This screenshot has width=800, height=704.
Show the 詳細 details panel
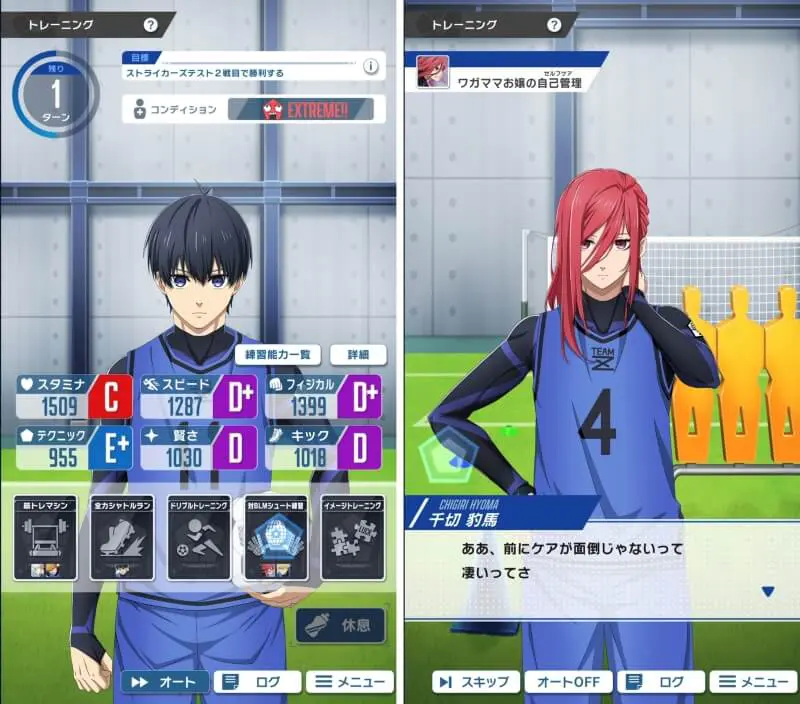[358, 354]
